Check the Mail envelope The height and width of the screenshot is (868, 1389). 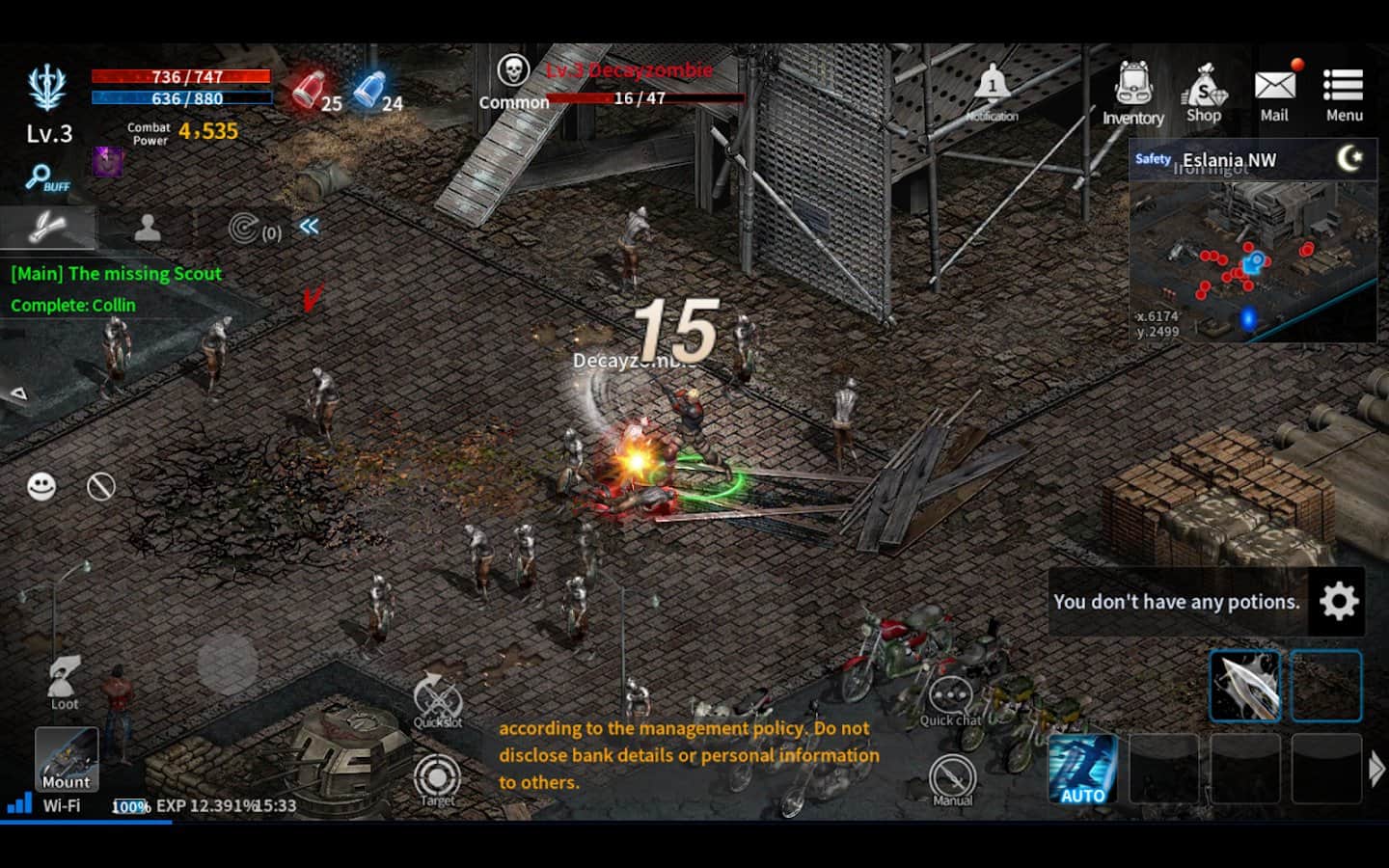(1274, 94)
